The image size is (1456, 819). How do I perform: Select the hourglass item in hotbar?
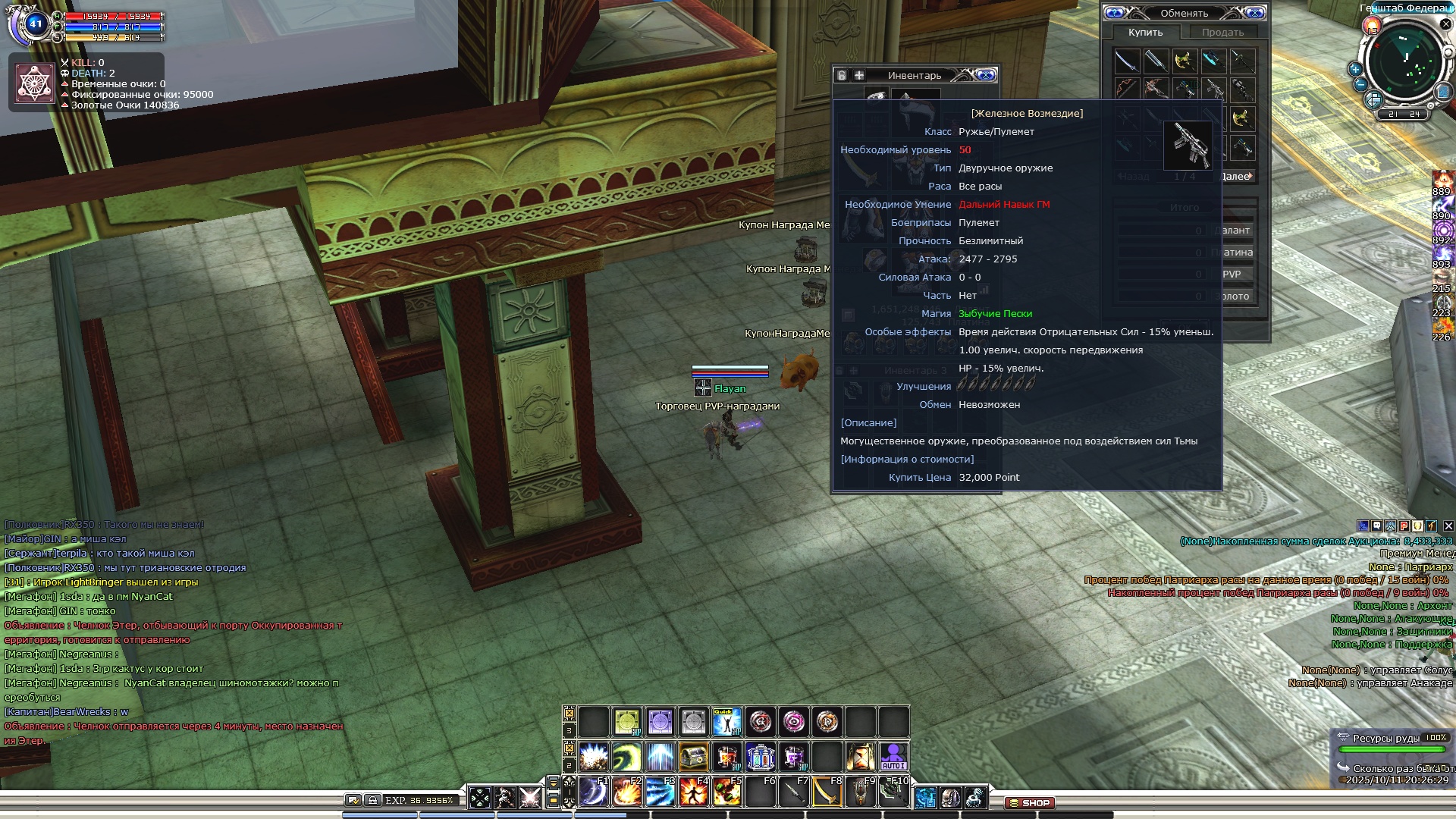[x=860, y=757]
